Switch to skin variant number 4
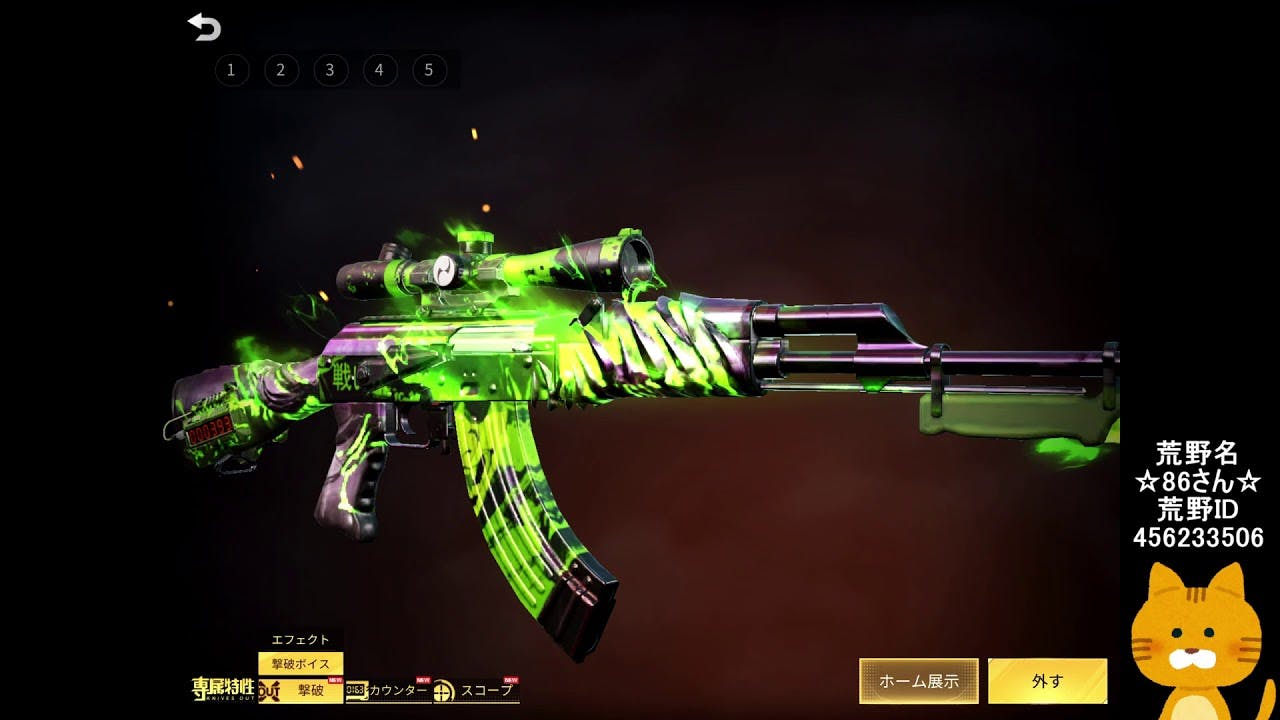This screenshot has width=1280, height=720. tap(379, 70)
